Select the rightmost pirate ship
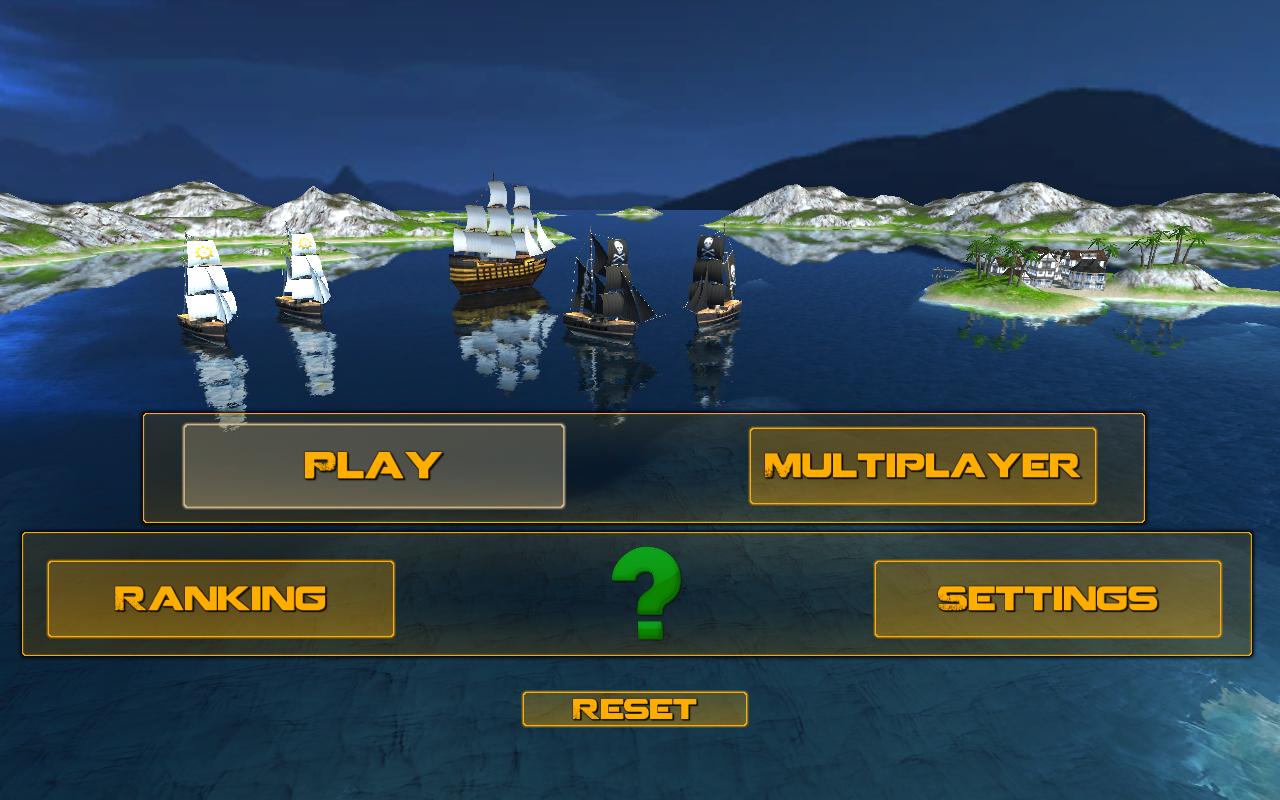1280x800 pixels. (x=710, y=280)
